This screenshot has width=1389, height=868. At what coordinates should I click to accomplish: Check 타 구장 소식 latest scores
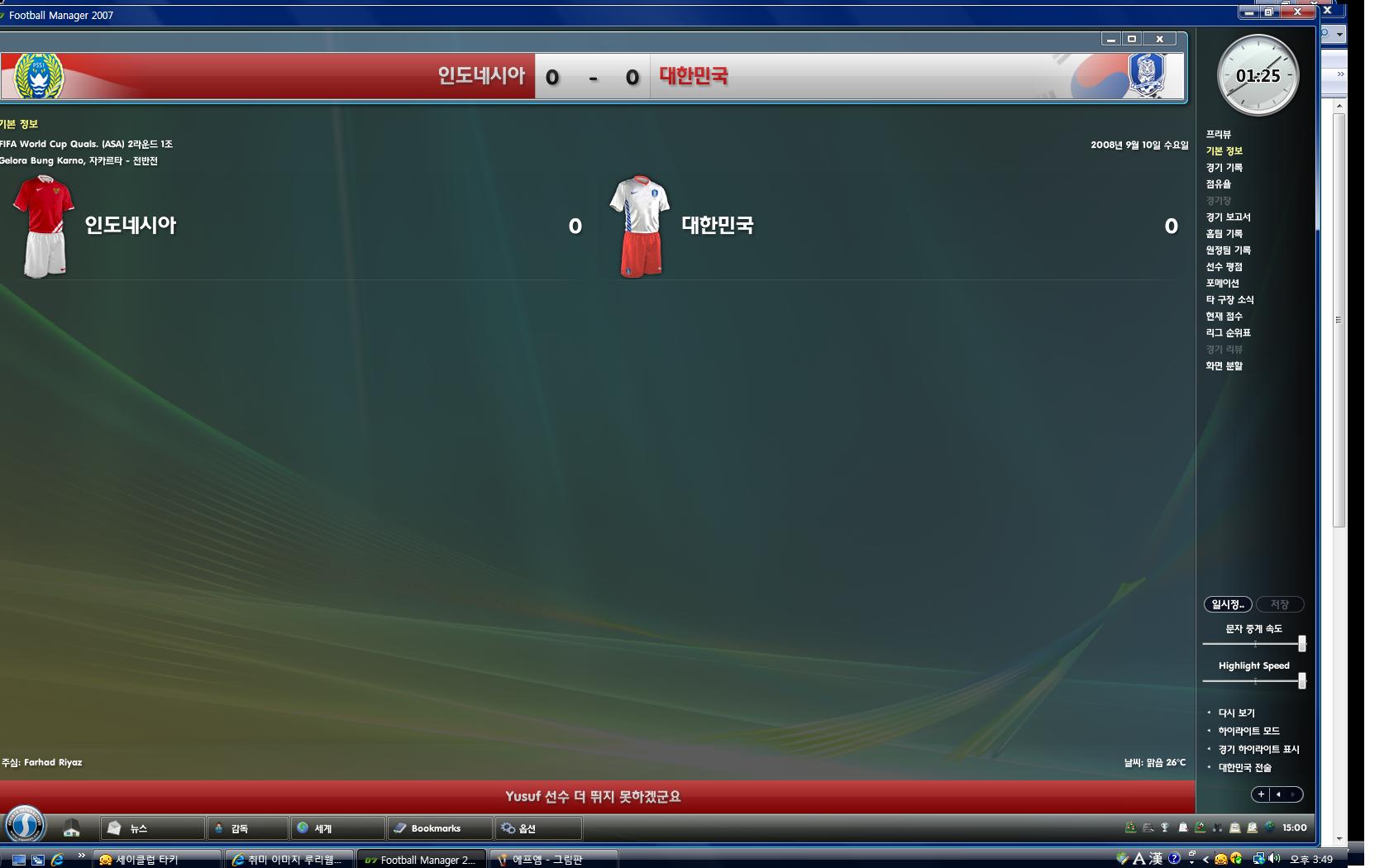[1229, 300]
